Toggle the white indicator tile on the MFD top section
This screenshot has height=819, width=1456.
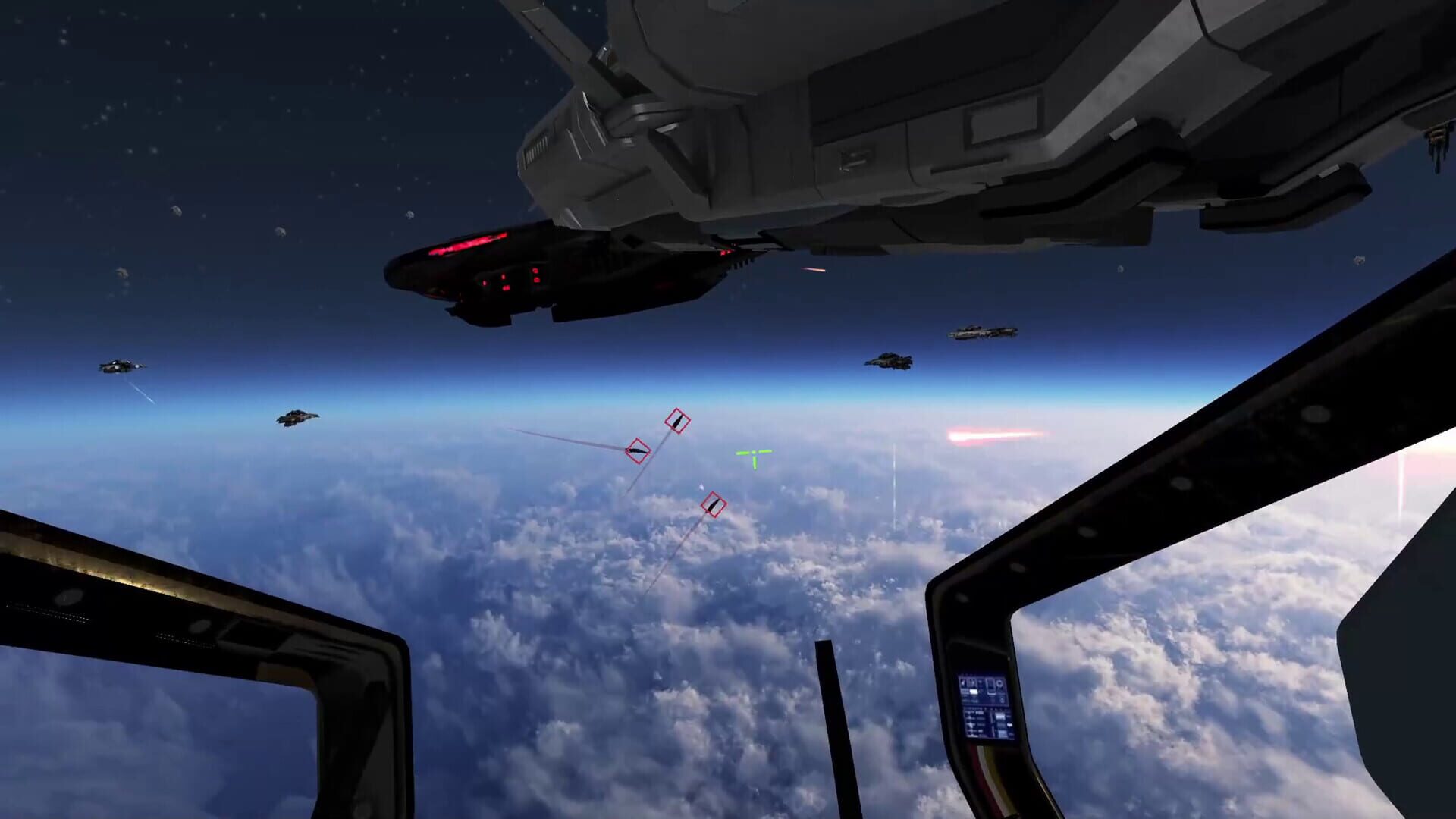point(973,692)
